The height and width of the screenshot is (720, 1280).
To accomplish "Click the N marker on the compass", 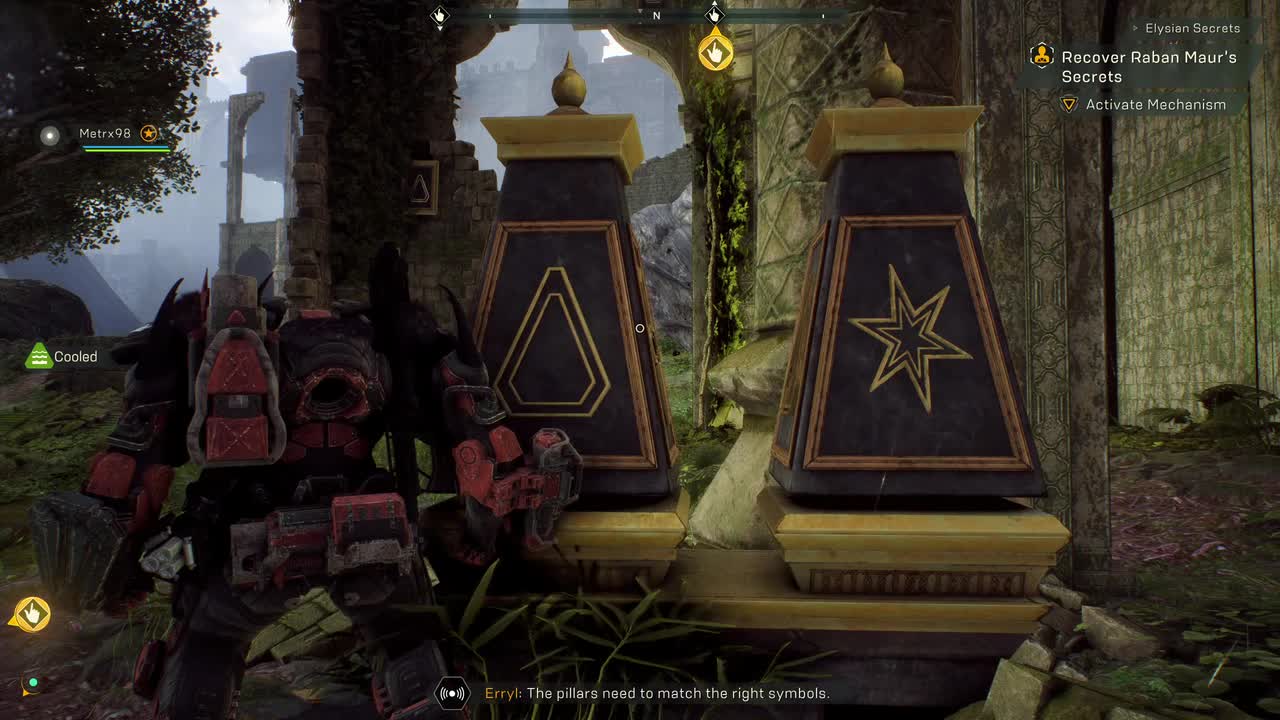I will point(657,14).
